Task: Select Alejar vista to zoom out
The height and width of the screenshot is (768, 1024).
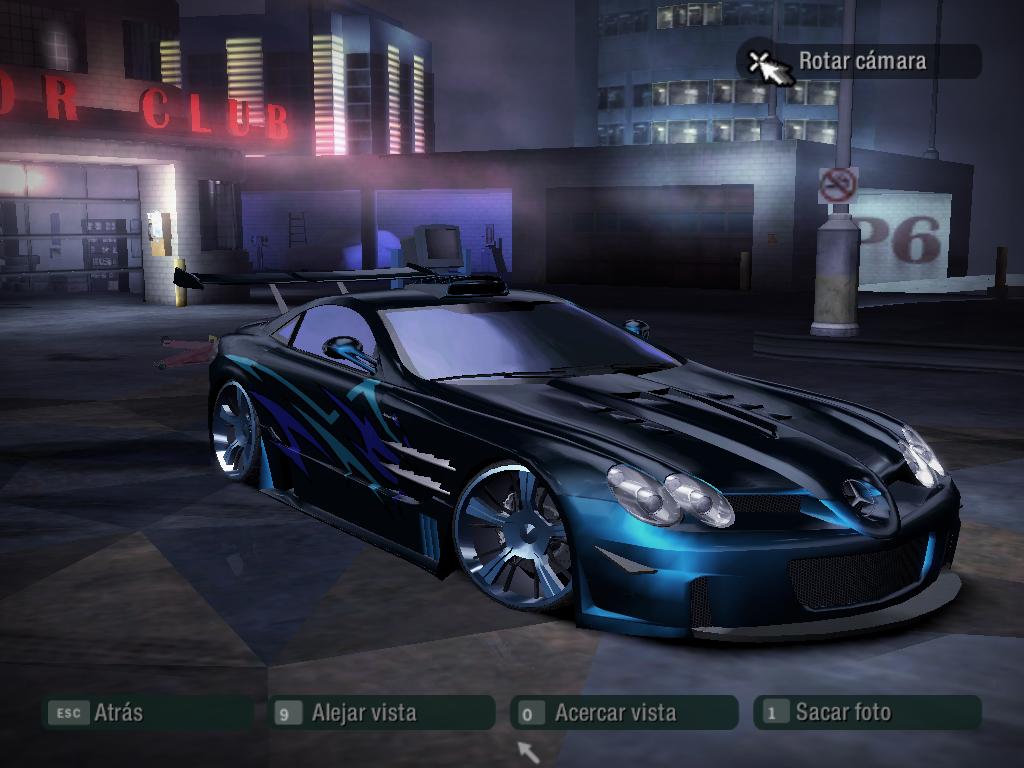Action: click(383, 713)
